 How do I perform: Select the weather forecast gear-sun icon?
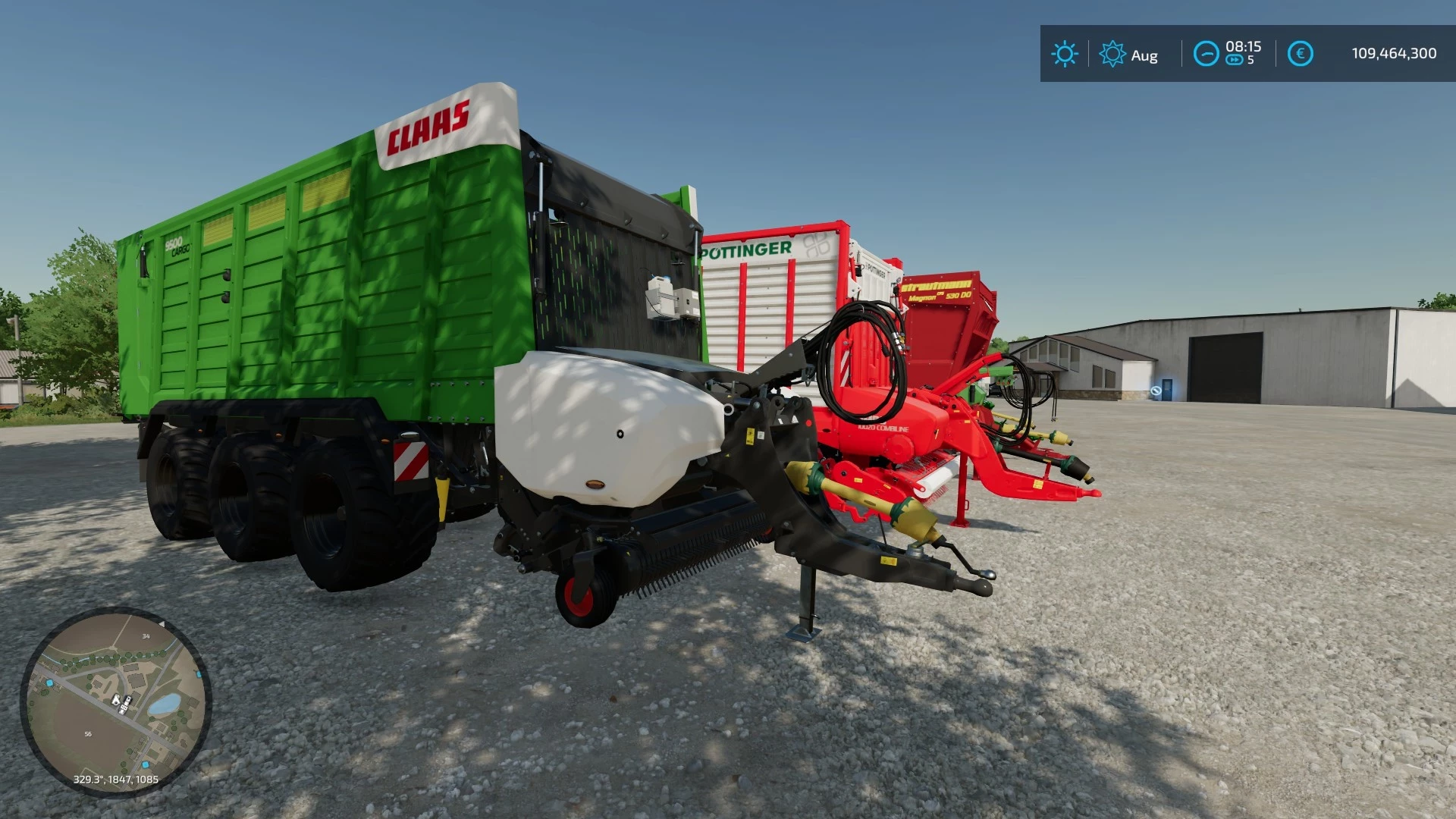(1112, 53)
